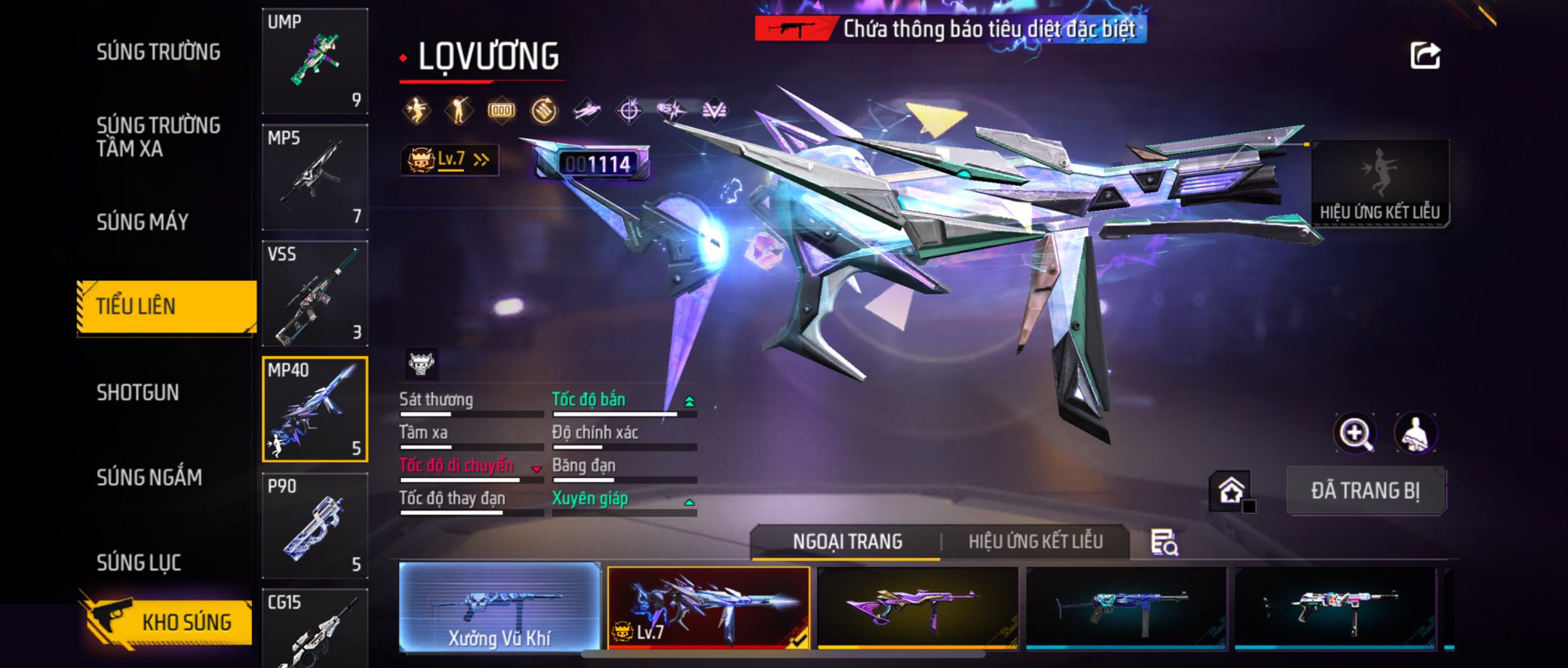The height and width of the screenshot is (668, 1568).
Task: Click the ĐÃ TRANG BỊ button
Action: tap(1366, 490)
